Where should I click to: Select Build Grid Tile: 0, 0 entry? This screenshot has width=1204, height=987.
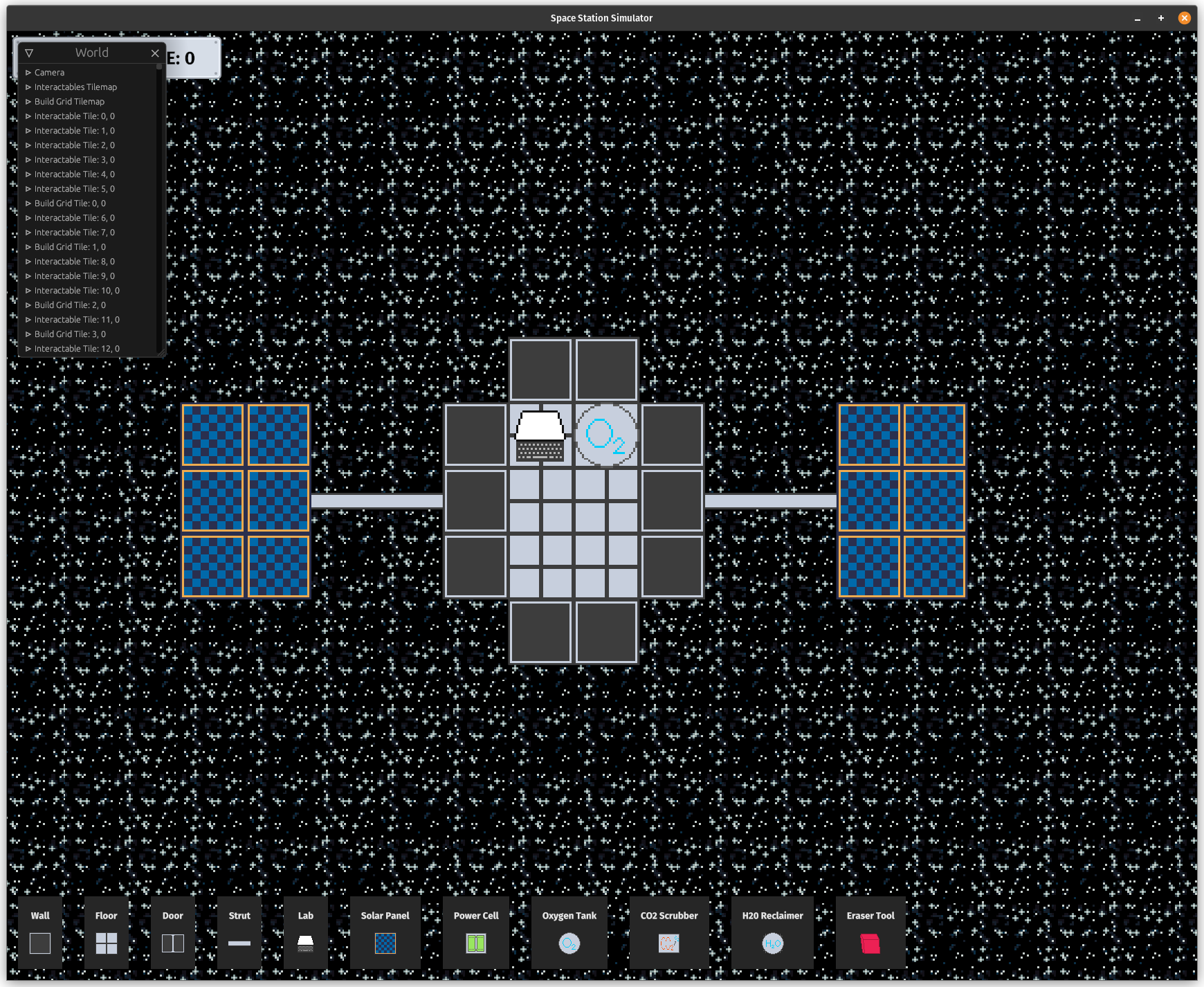69,203
